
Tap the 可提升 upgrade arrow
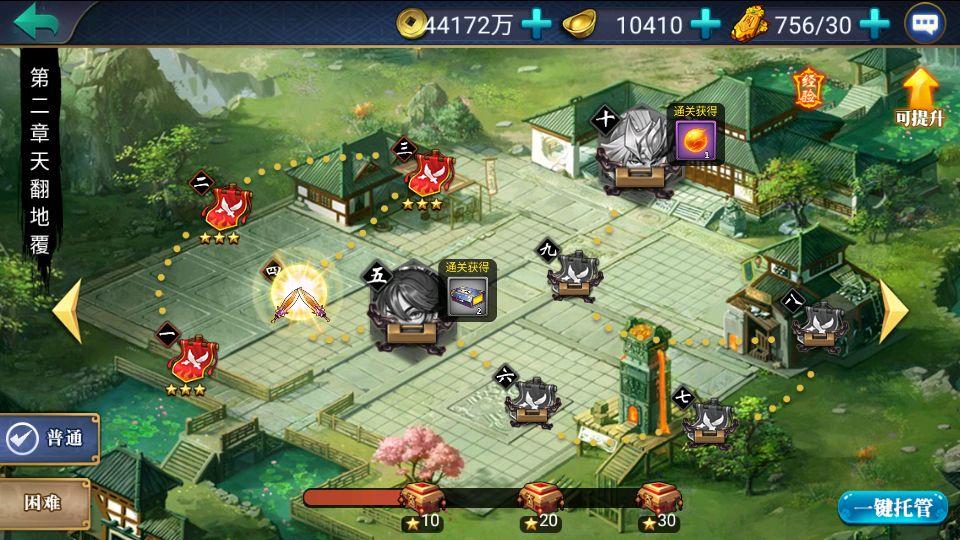coord(920,97)
